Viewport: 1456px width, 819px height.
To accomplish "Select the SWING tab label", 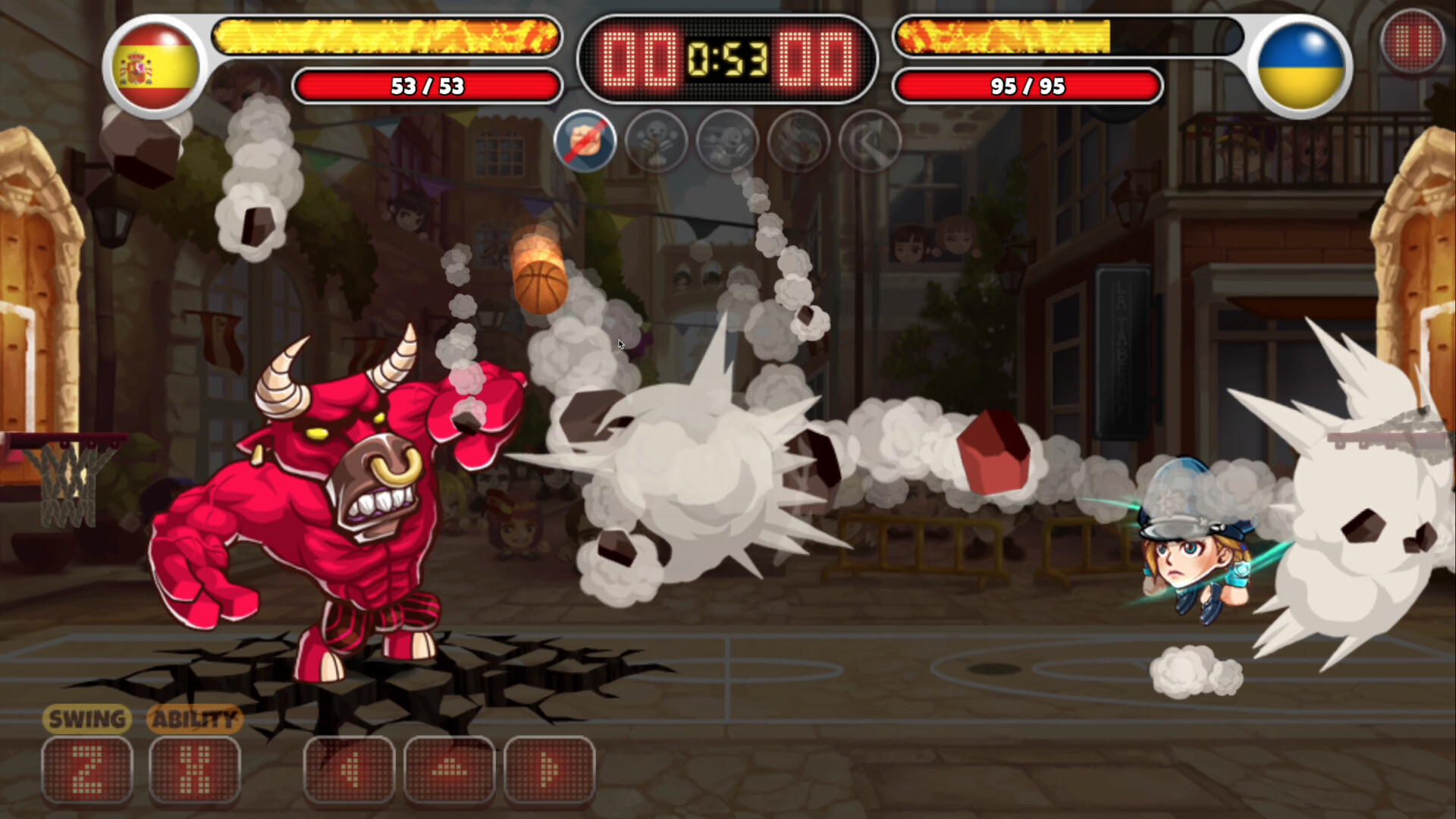I will click(86, 719).
